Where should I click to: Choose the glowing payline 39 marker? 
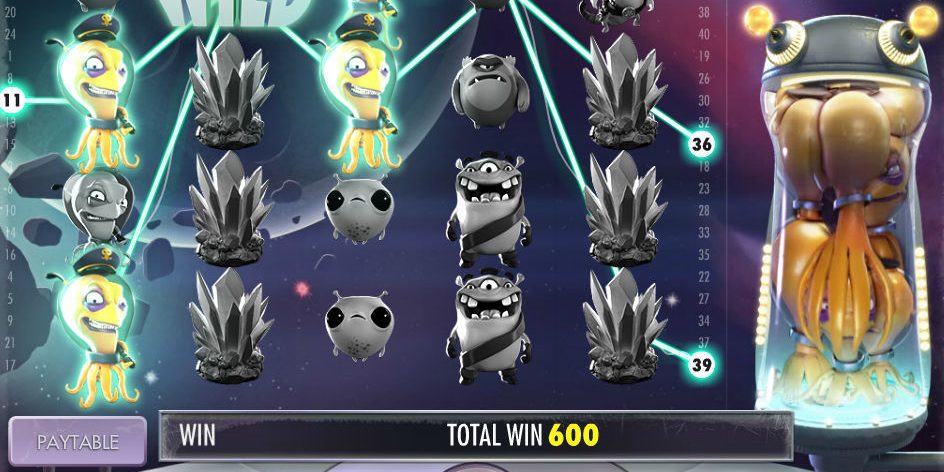(702, 366)
